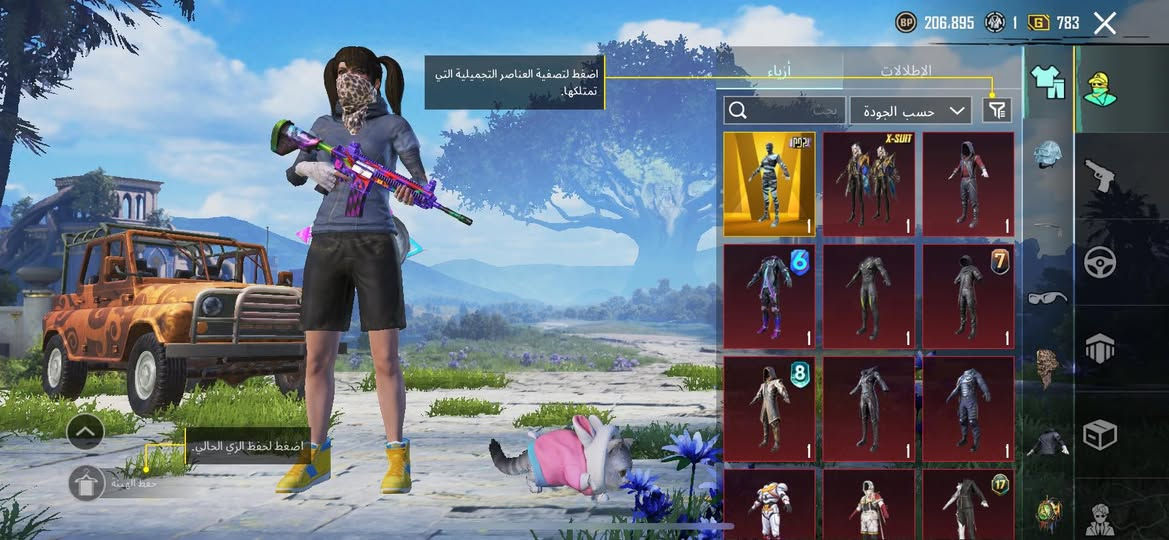Screen dimensions: 1169x540
Task: Switch to the steering wheel vehicles section
Action: (1100, 263)
